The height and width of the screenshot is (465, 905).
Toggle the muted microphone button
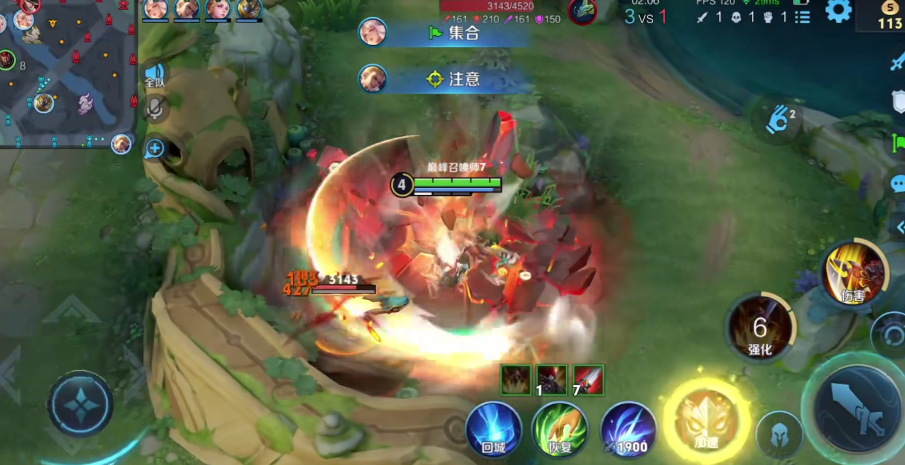pos(154,109)
